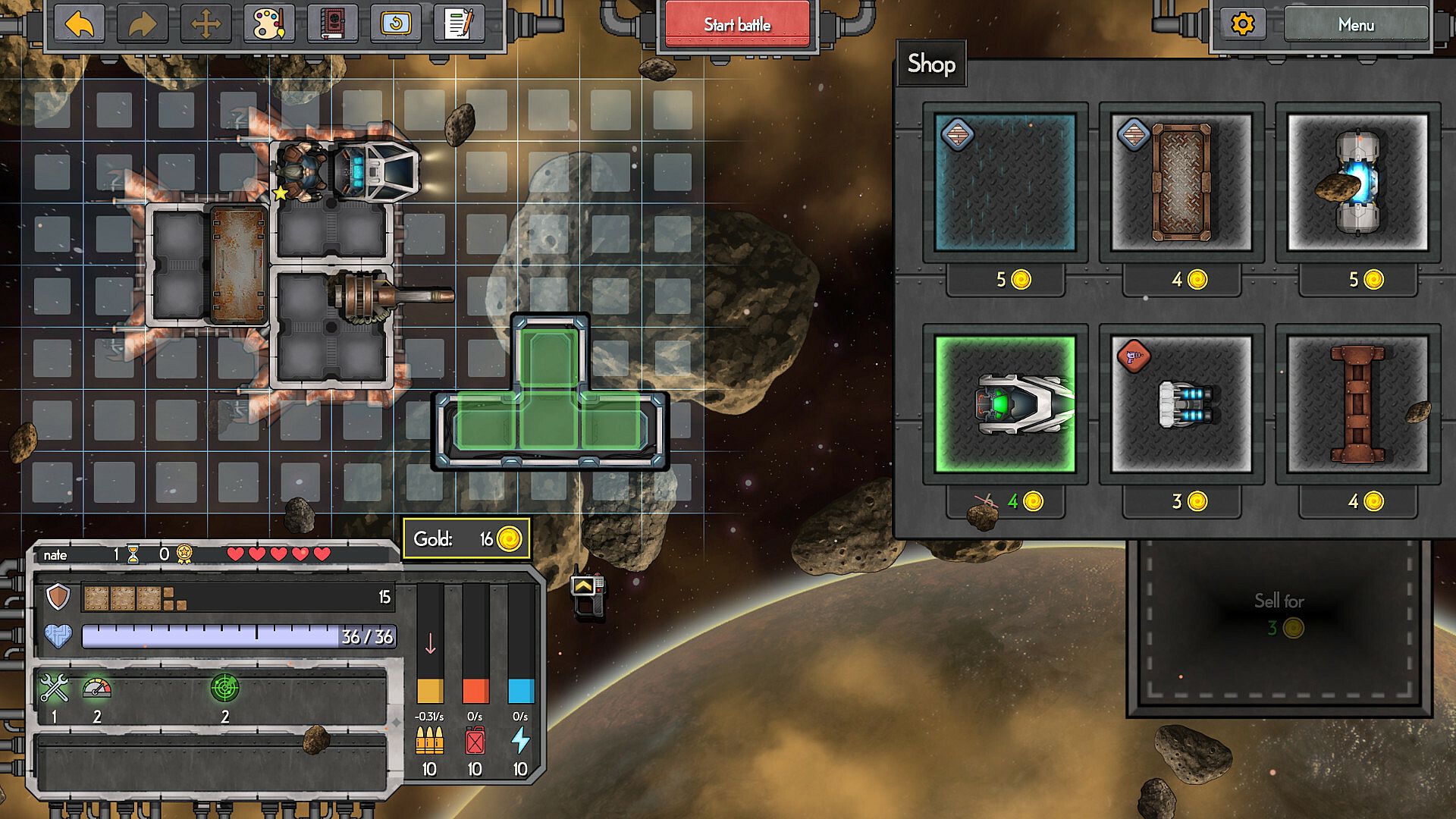The width and height of the screenshot is (1456, 819).
Task: Open the notepad with pencil icon
Action: point(459,25)
